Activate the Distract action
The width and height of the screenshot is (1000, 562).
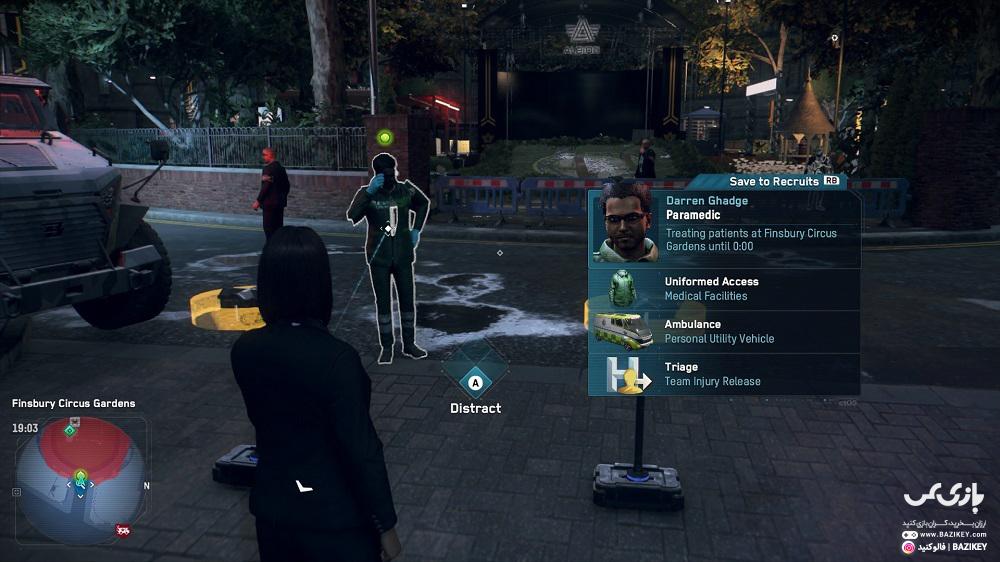click(x=475, y=381)
